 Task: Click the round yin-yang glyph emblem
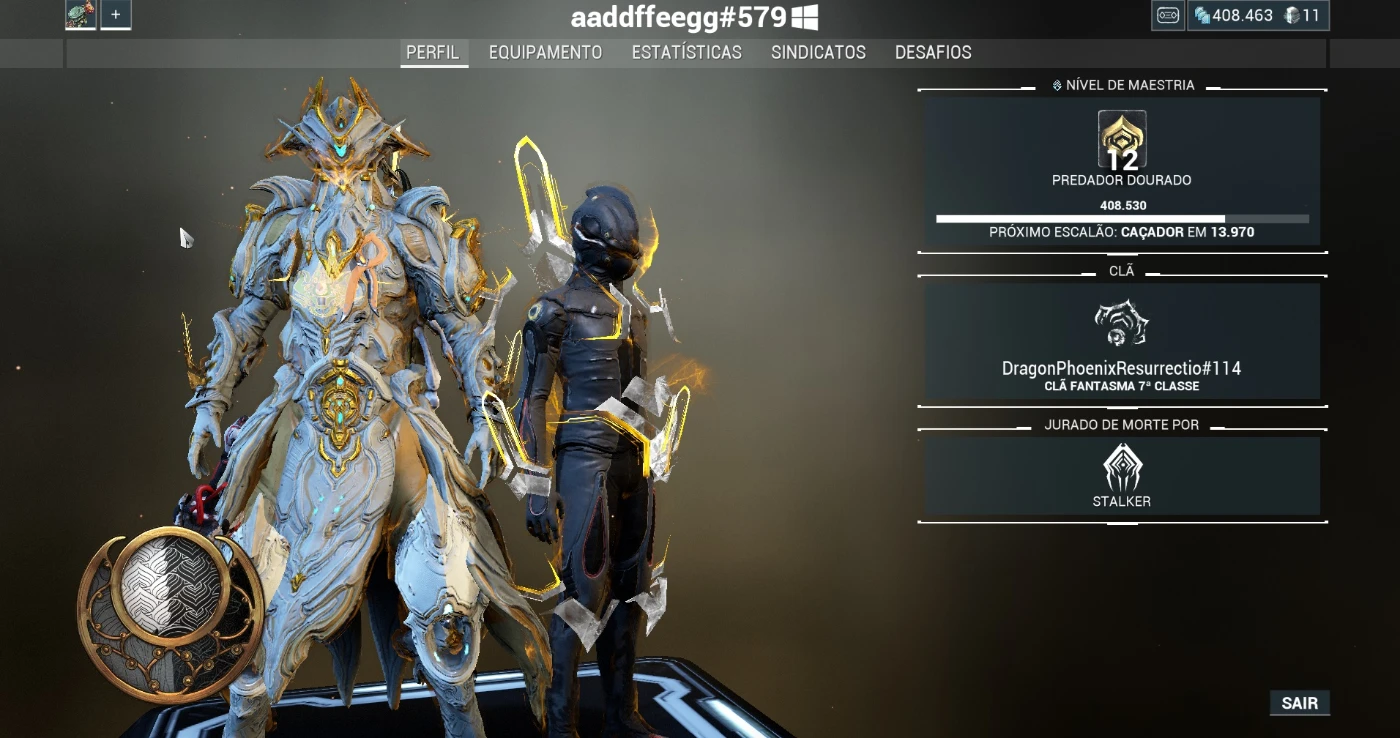tap(171, 612)
